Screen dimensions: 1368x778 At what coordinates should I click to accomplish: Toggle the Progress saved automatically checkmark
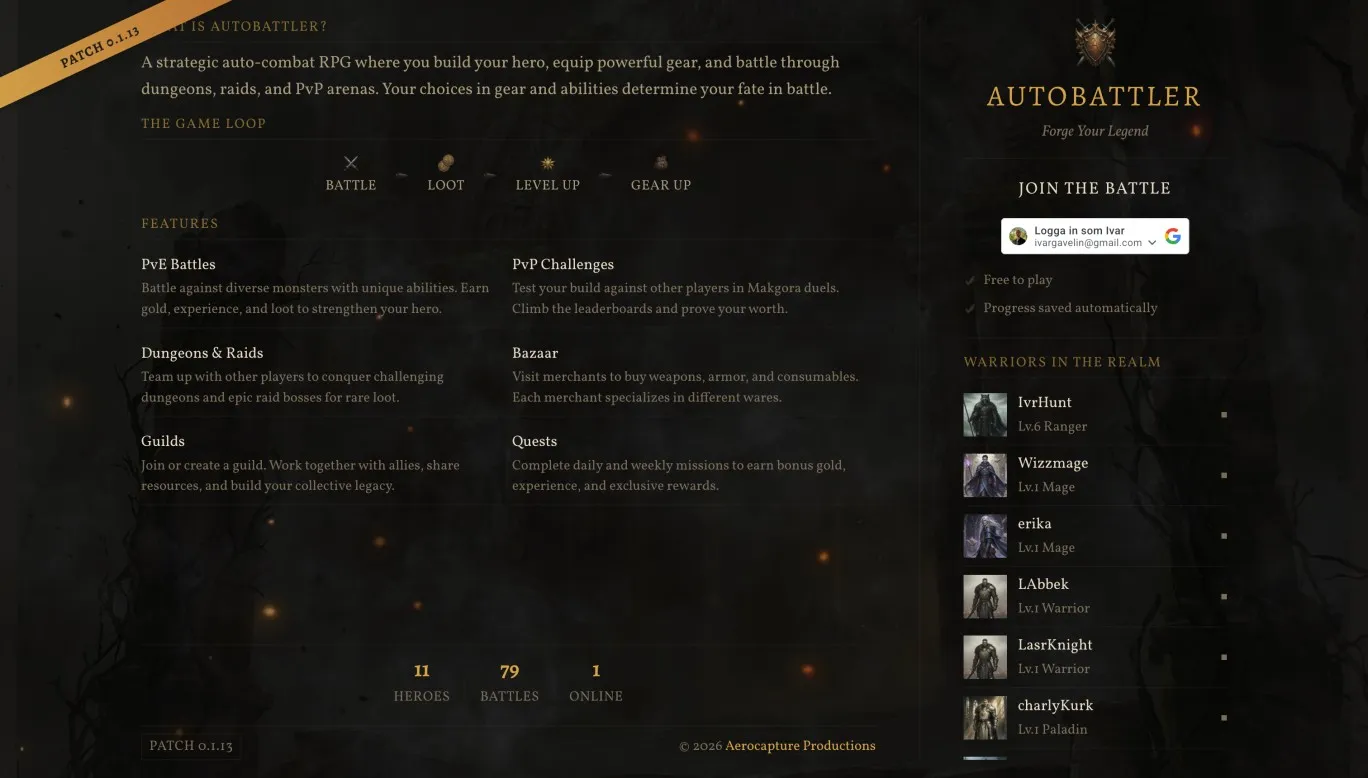[x=969, y=308]
